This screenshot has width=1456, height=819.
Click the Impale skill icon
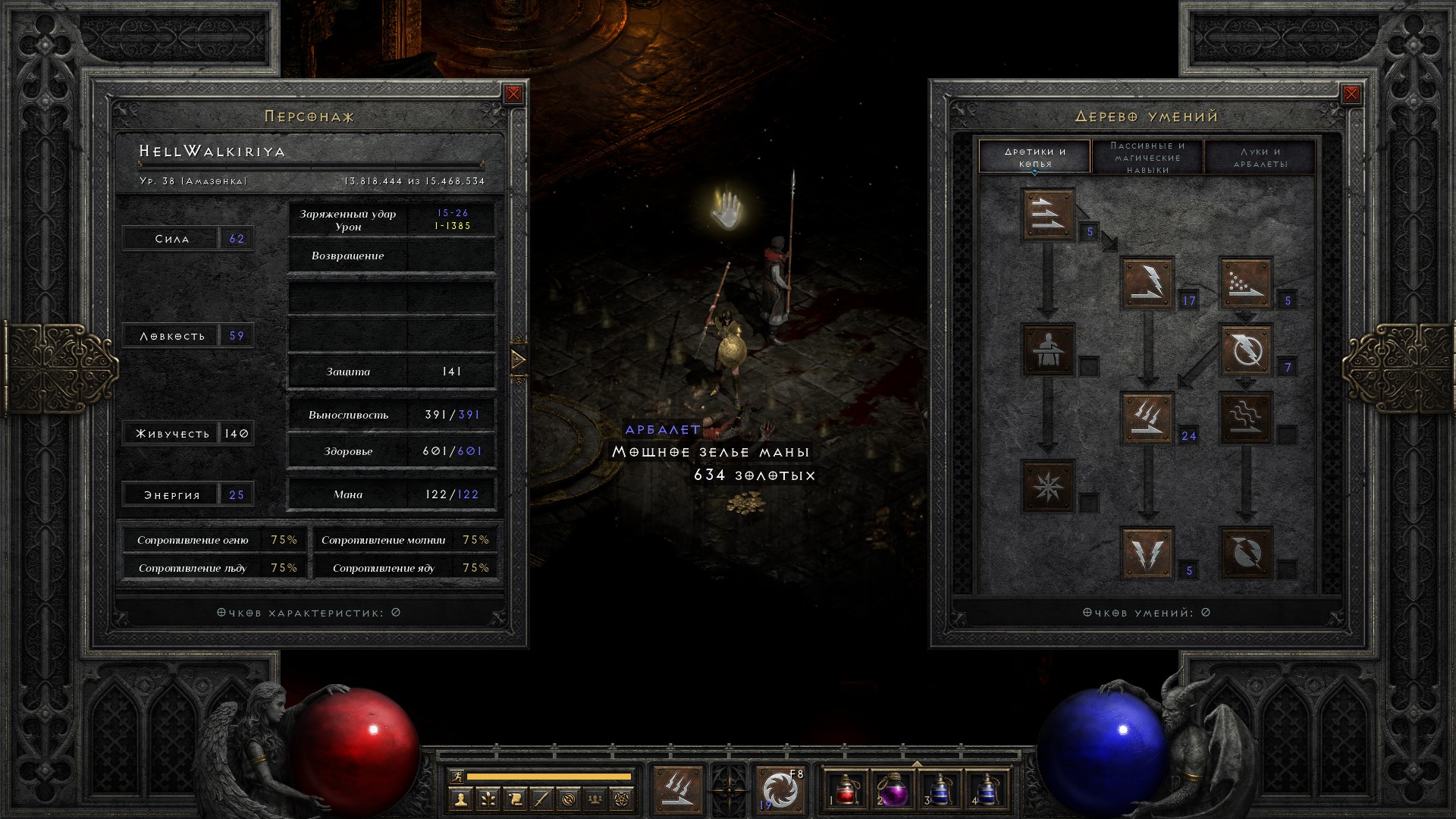tap(1048, 350)
